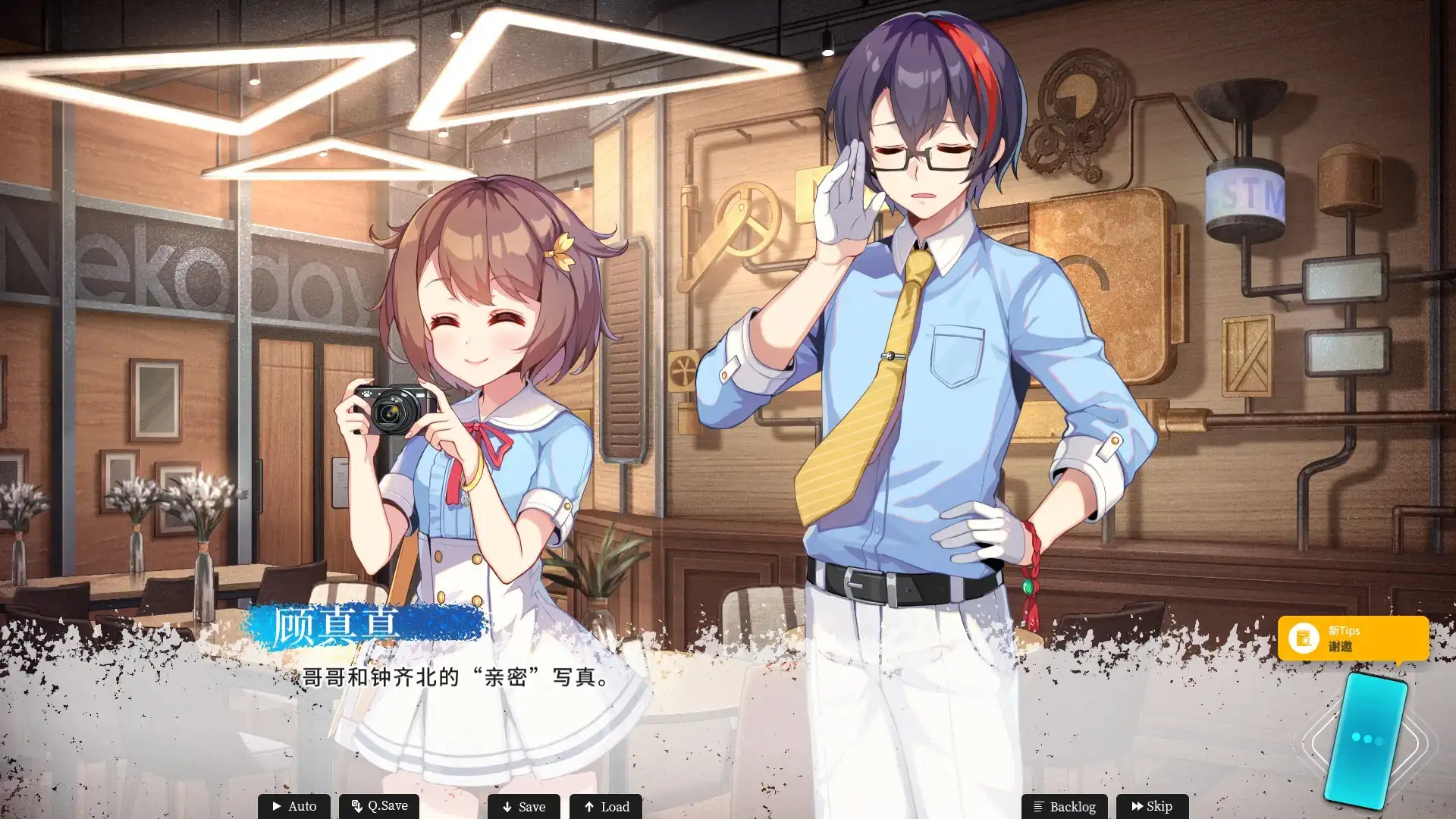The height and width of the screenshot is (819, 1456).
Task: Toggle the Backlog history panel
Action: (1065, 807)
